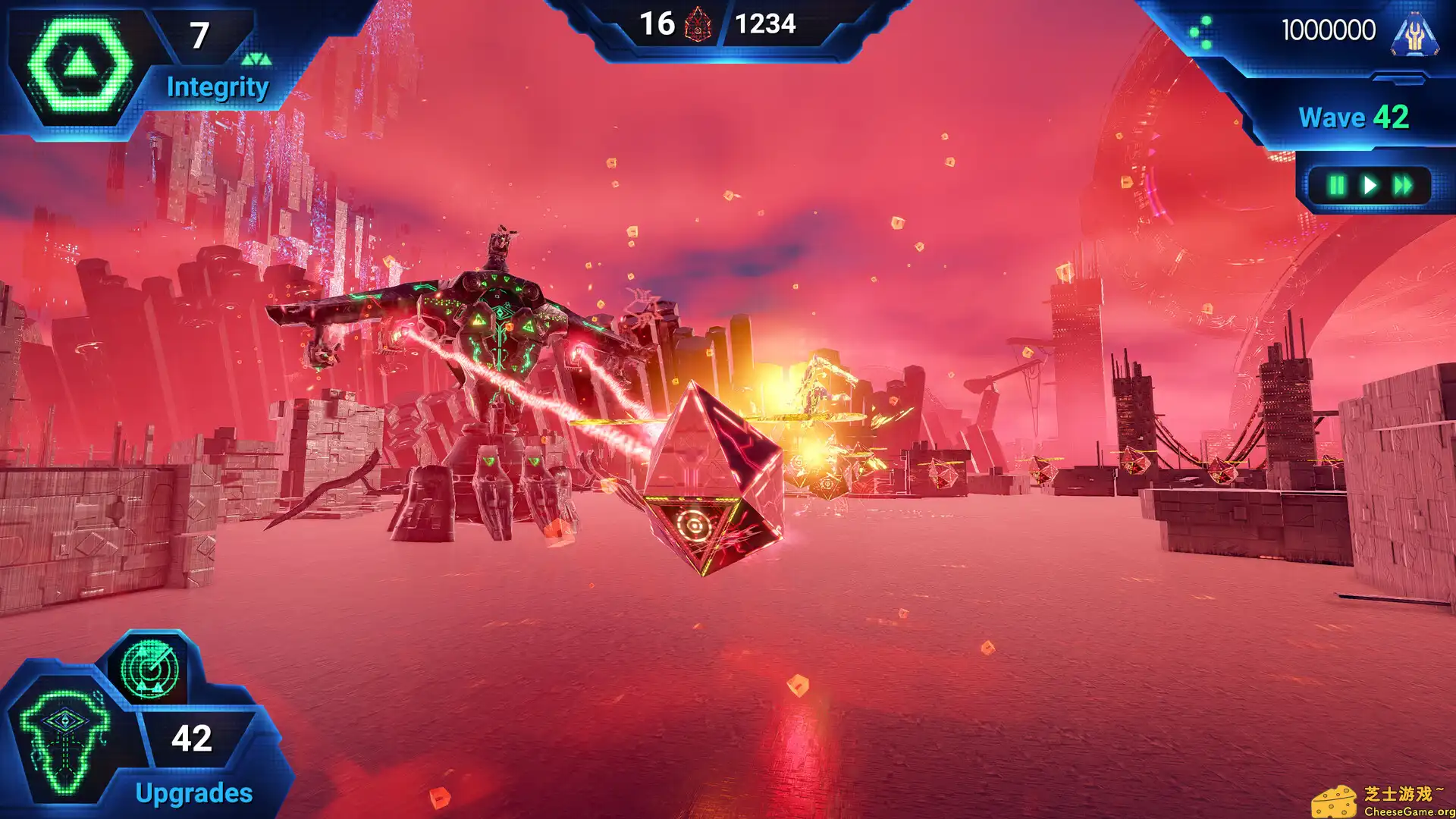Resume normal speed with the play button
The image size is (1456, 819).
click(1370, 186)
